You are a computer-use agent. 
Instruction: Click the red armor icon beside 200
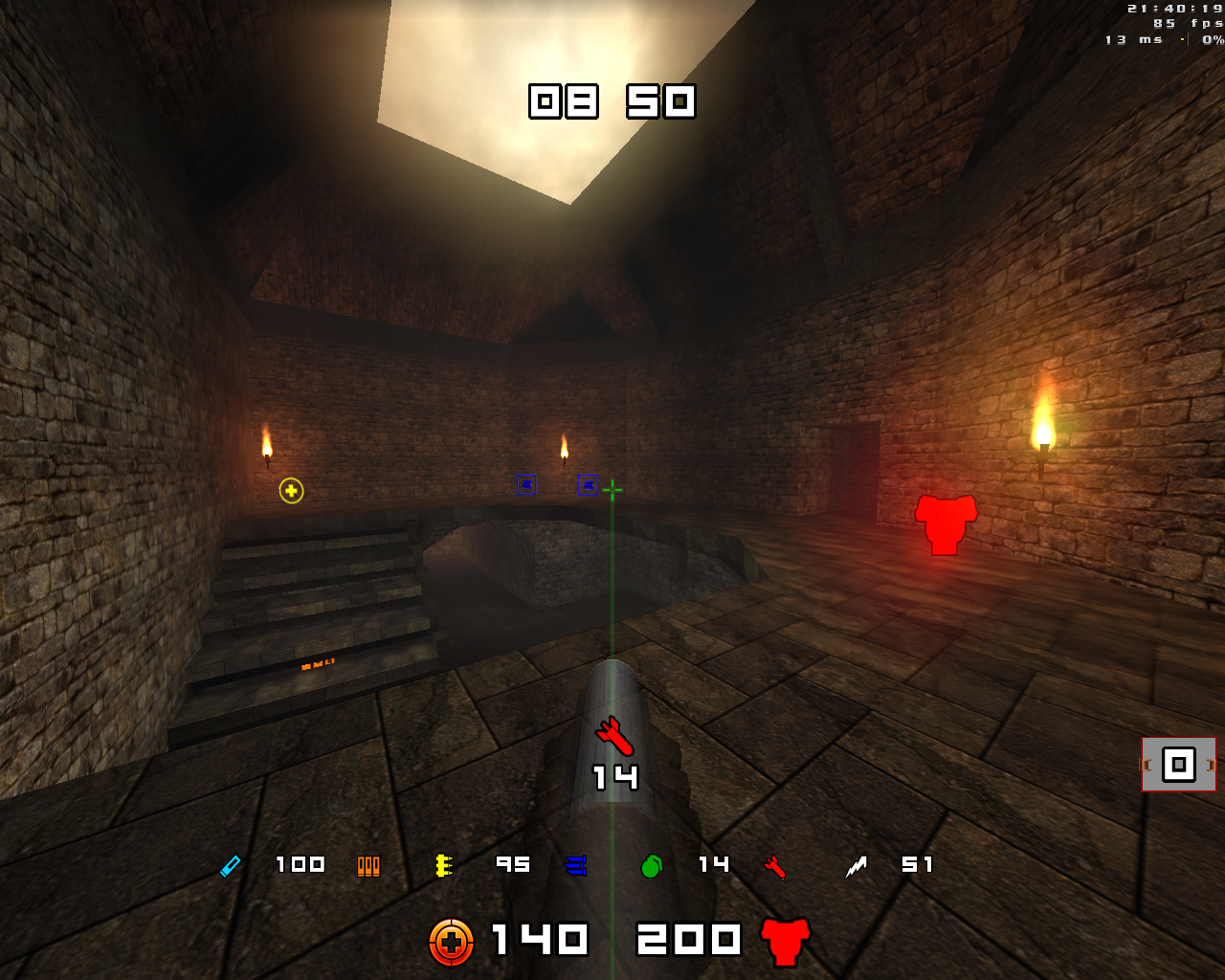pyautogui.click(x=786, y=941)
